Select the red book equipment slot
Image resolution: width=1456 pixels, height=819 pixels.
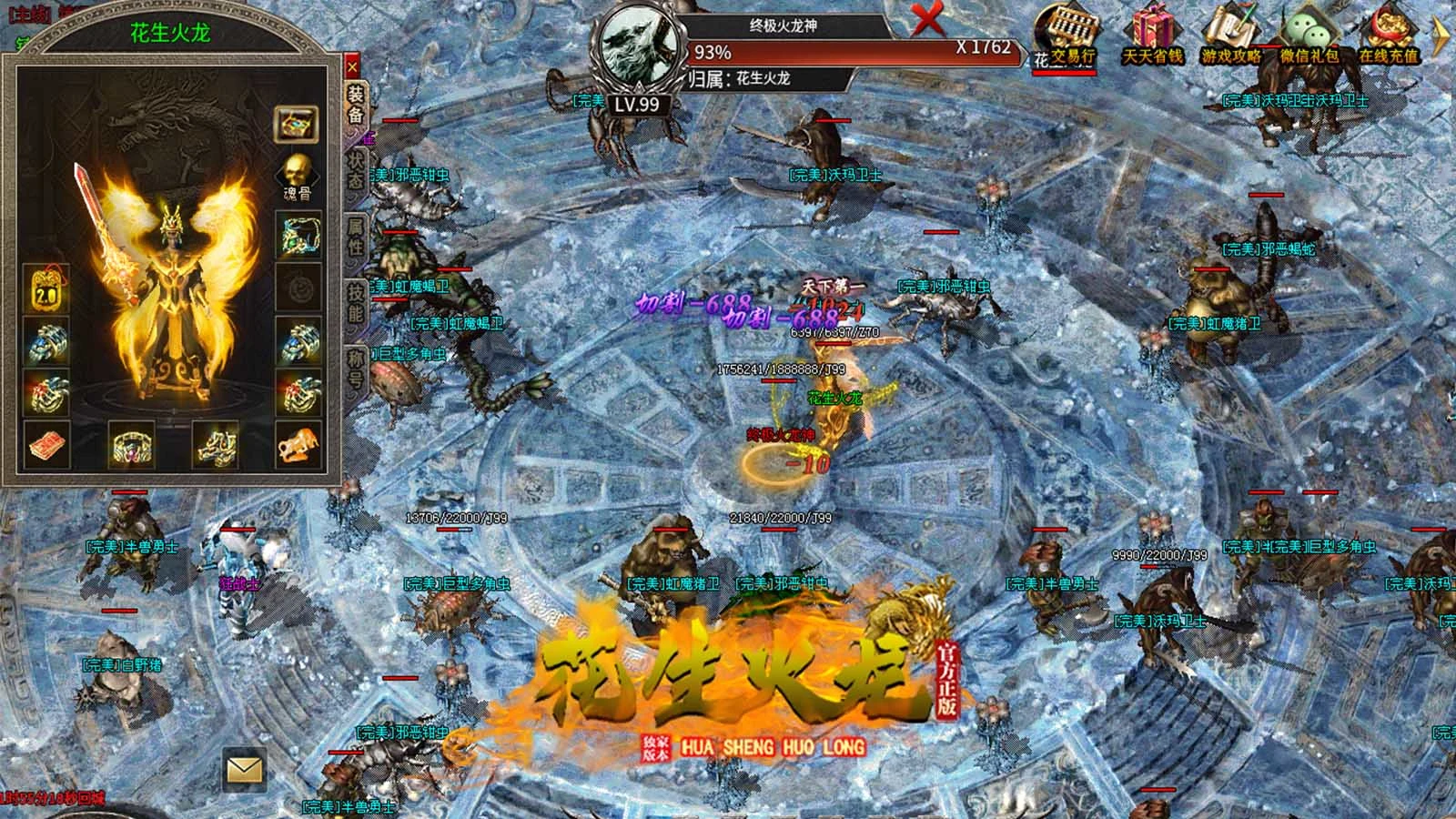pyautogui.click(x=45, y=445)
